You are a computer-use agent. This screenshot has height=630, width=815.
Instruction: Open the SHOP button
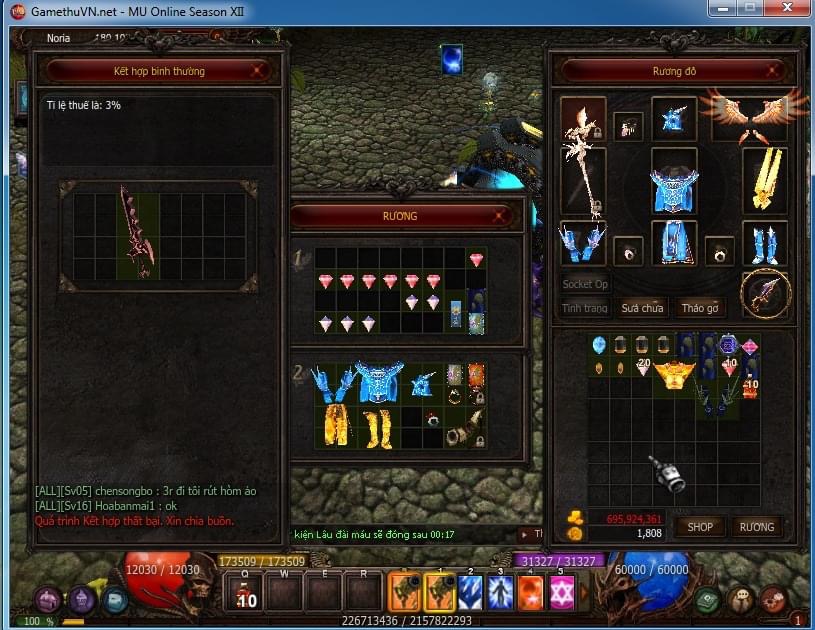(x=700, y=526)
